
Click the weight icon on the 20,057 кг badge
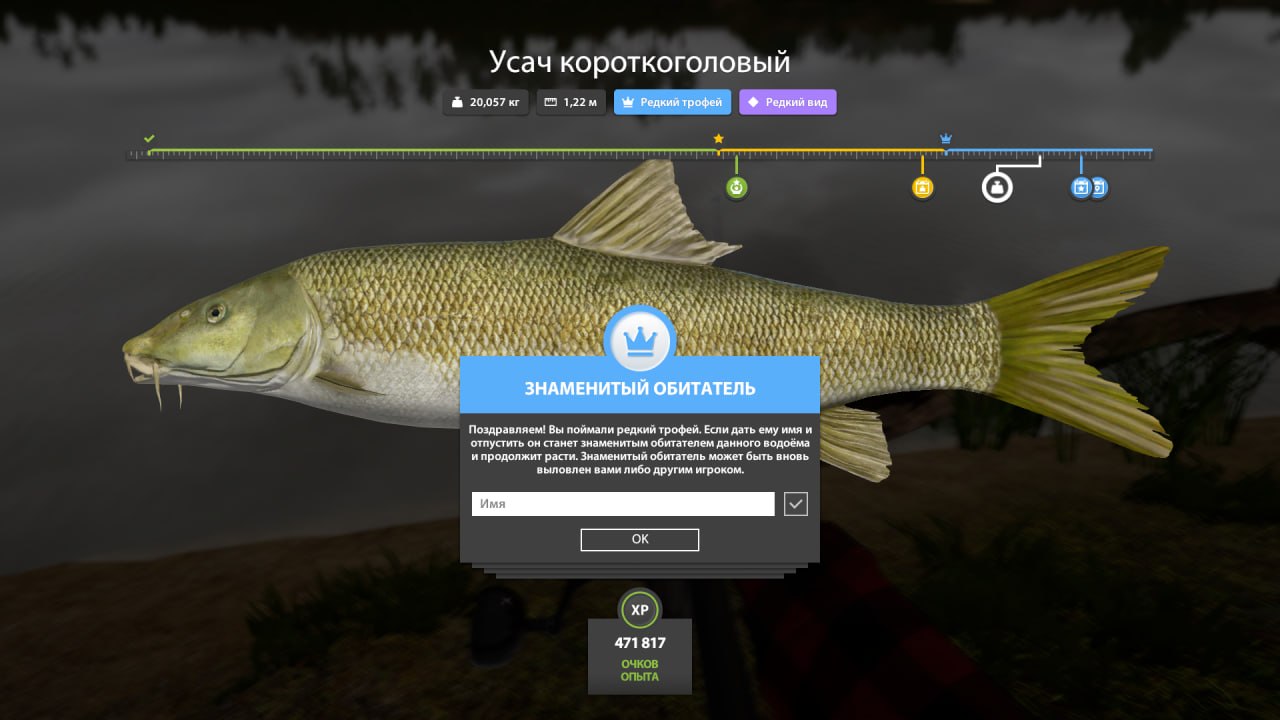pyautogui.click(x=455, y=101)
